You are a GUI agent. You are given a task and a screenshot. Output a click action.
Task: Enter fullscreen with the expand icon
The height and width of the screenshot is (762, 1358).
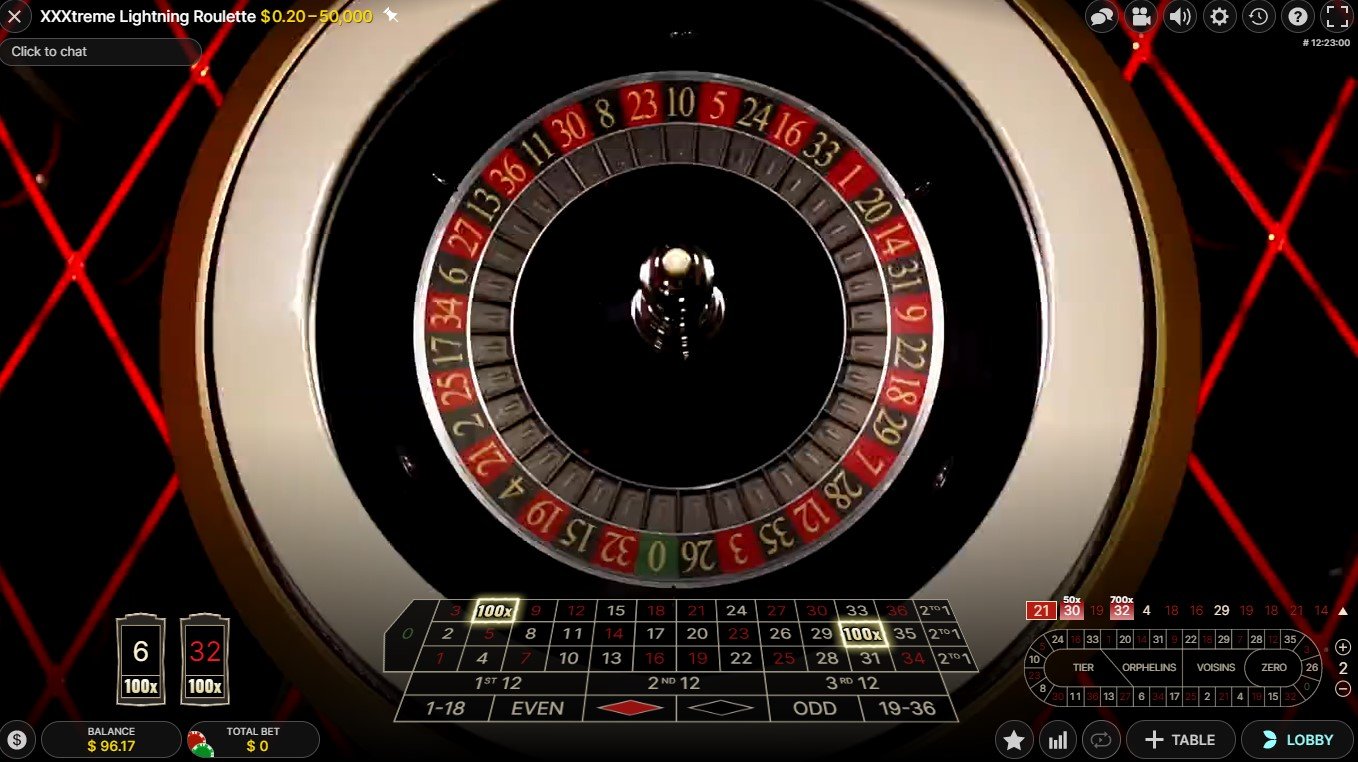click(x=1336, y=16)
